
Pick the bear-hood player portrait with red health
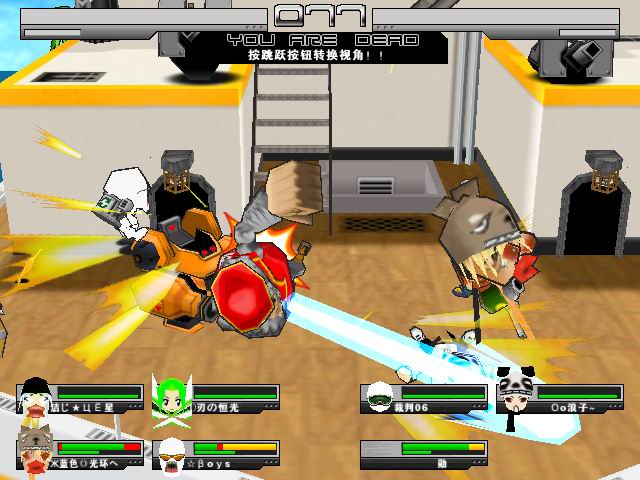pos(35,454)
